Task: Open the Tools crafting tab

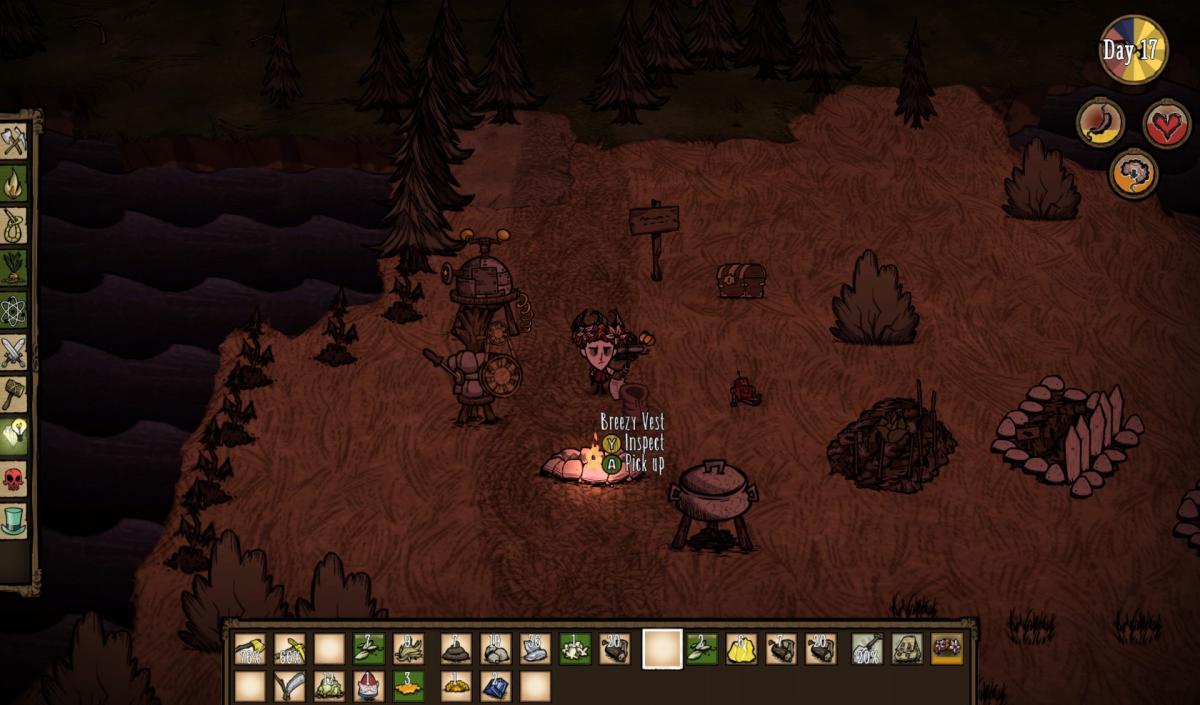Action: (13, 140)
